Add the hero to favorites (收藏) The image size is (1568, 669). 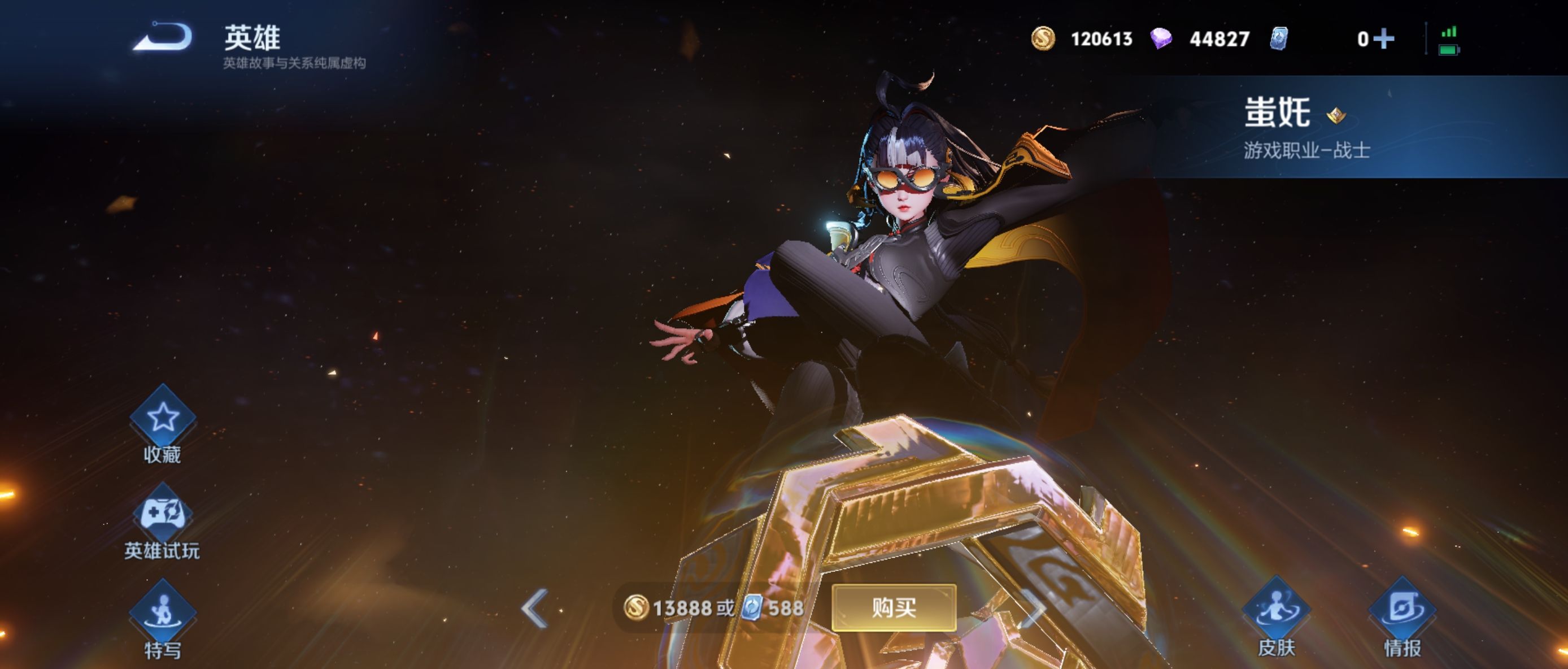(x=163, y=418)
